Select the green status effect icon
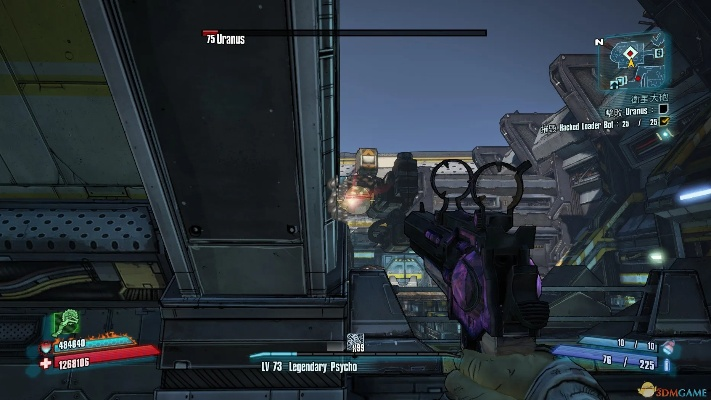This screenshot has height=400, width=711. [68, 322]
